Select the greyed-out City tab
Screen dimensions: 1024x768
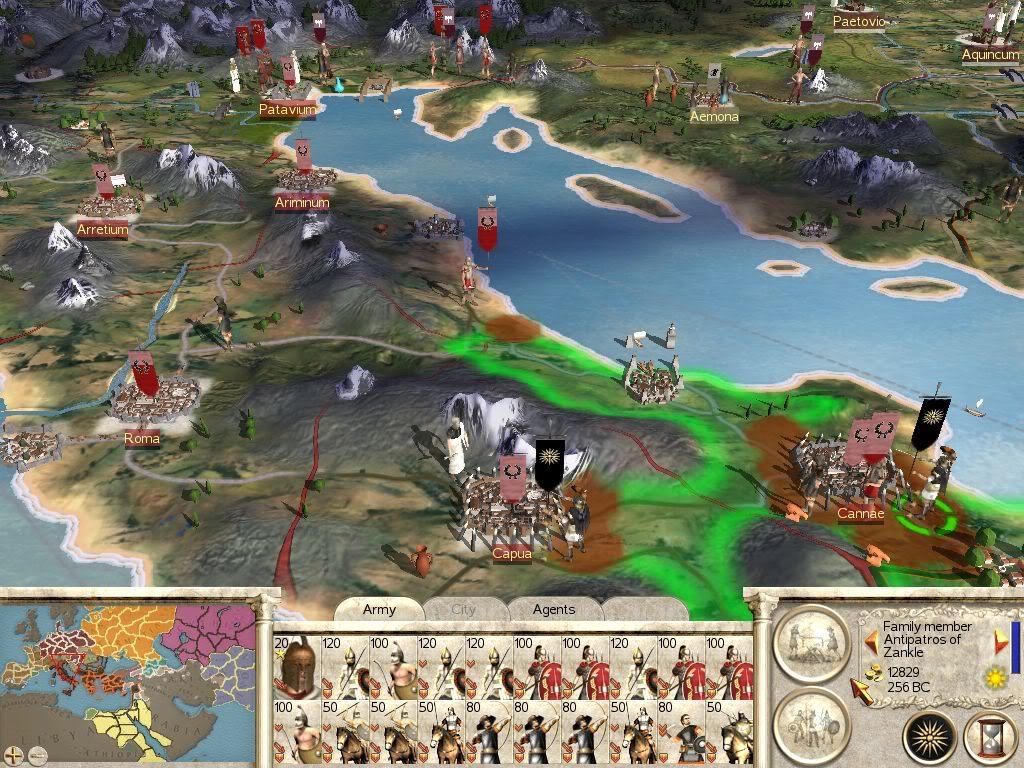point(464,609)
